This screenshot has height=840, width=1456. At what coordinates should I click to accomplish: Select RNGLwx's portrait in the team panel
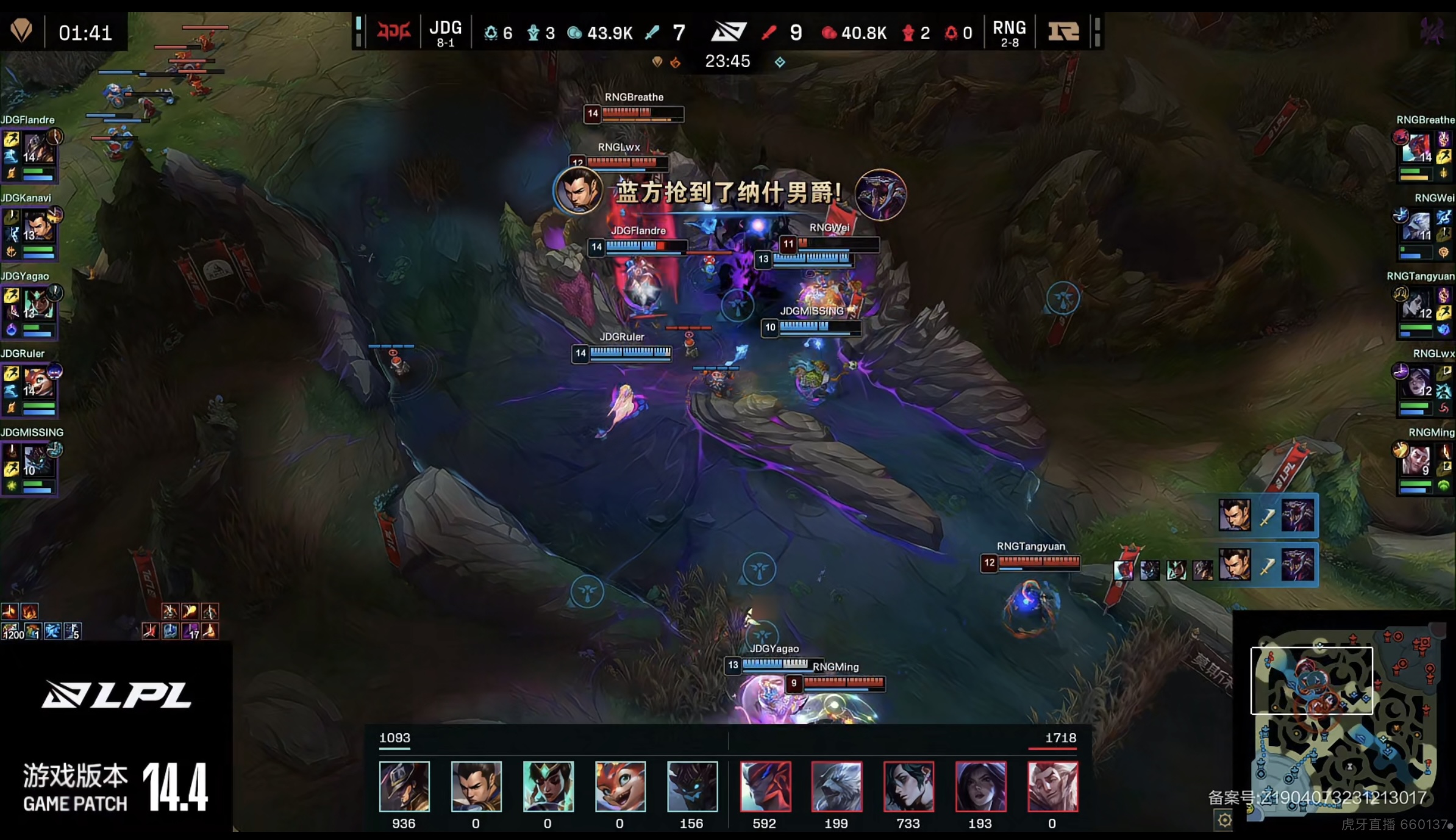1418,382
